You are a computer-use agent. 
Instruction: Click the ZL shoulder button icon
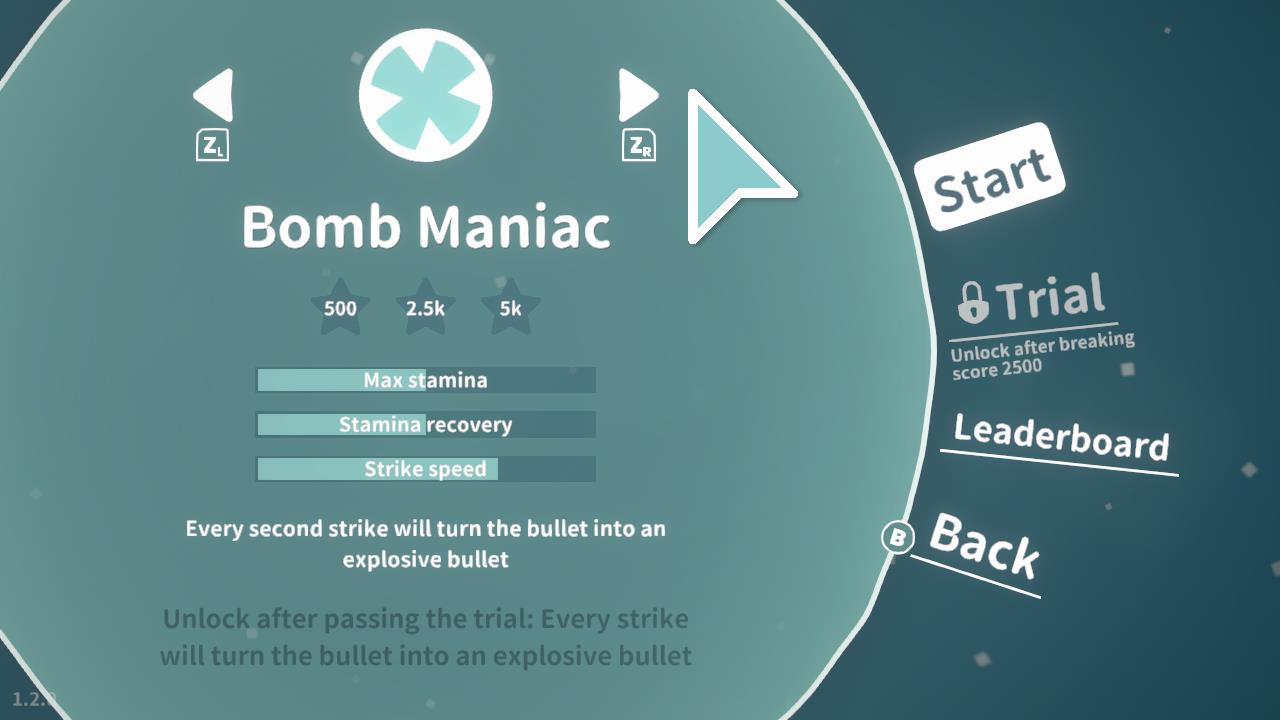coord(211,146)
